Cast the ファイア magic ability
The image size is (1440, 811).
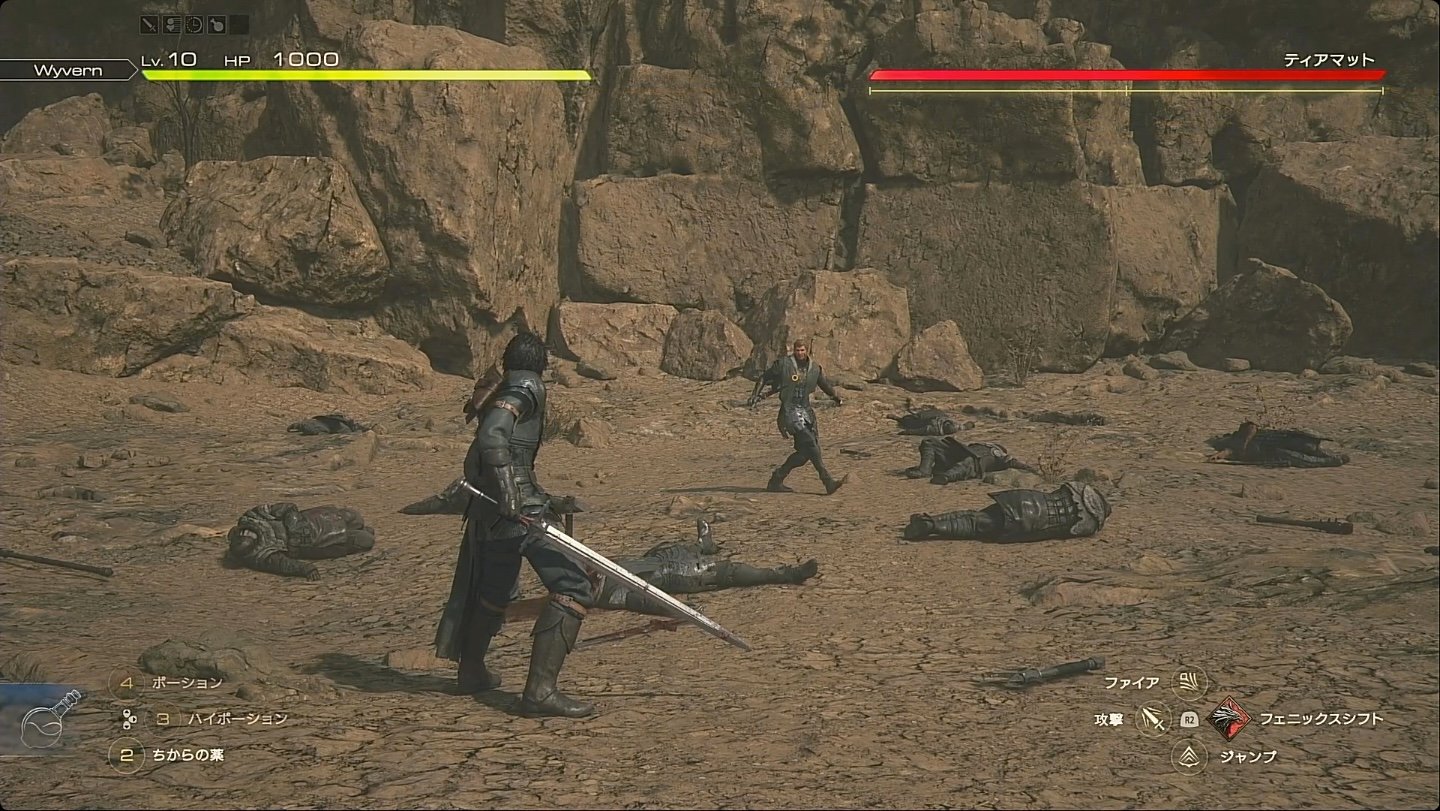(x=1190, y=683)
